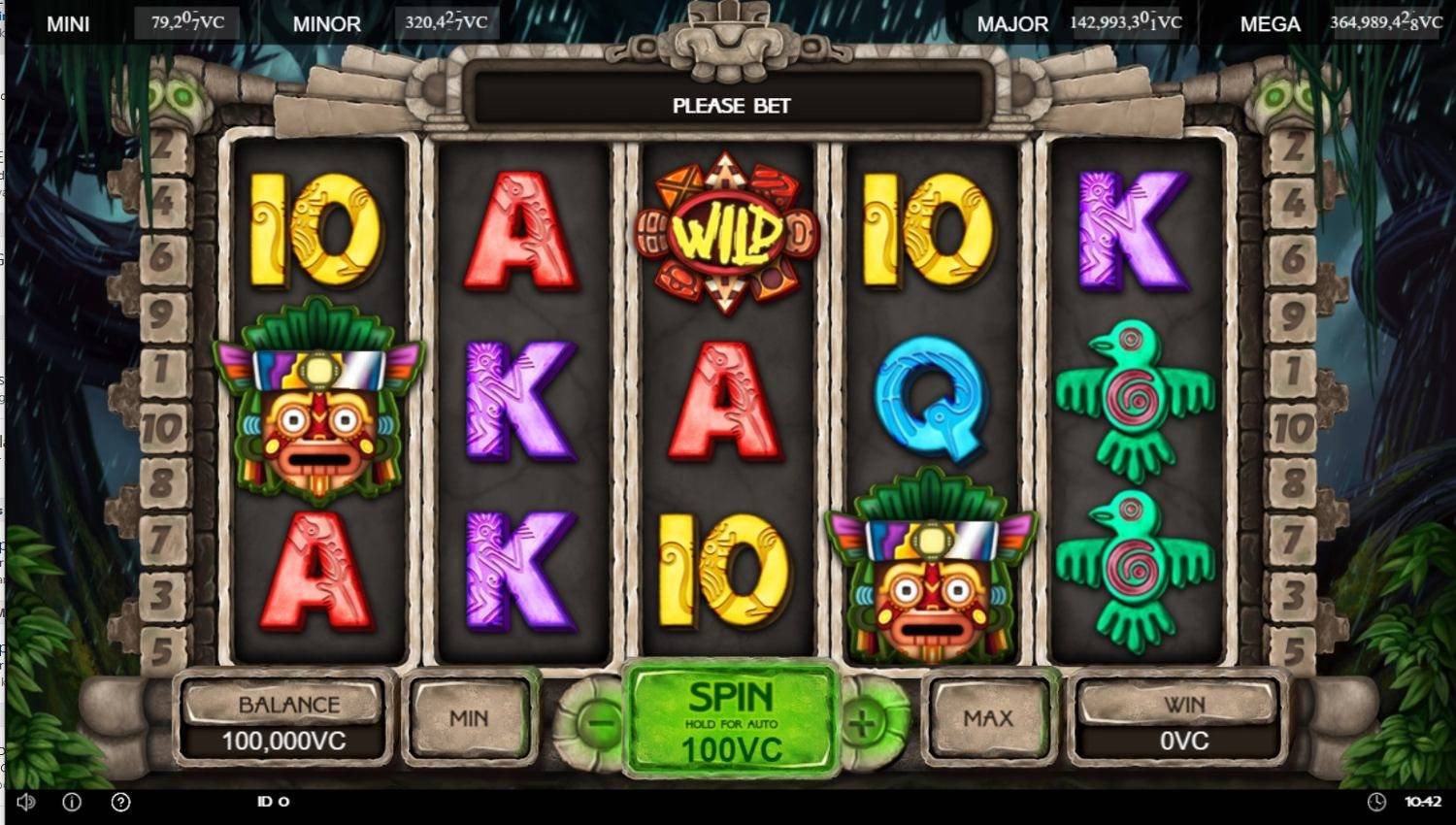Decrease the bet with the minus button
Image resolution: width=1456 pixels, height=825 pixels.
602,722
